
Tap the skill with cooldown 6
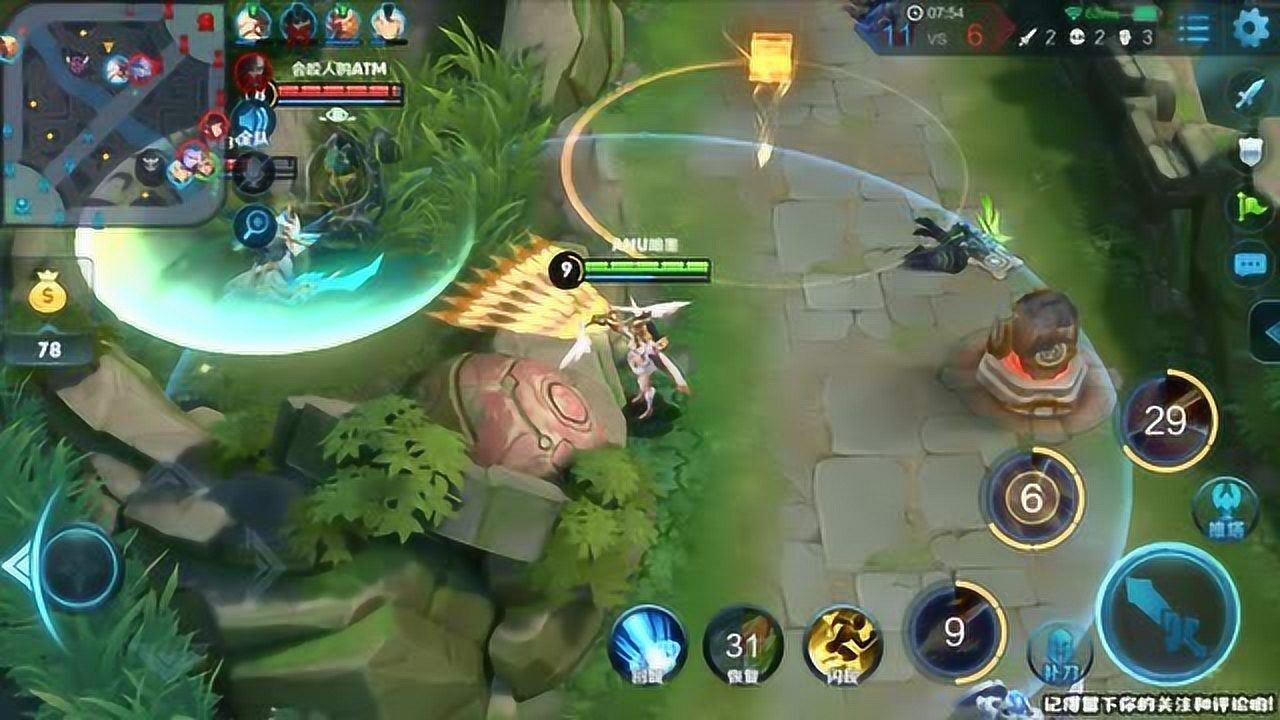[x=1033, y=498]
